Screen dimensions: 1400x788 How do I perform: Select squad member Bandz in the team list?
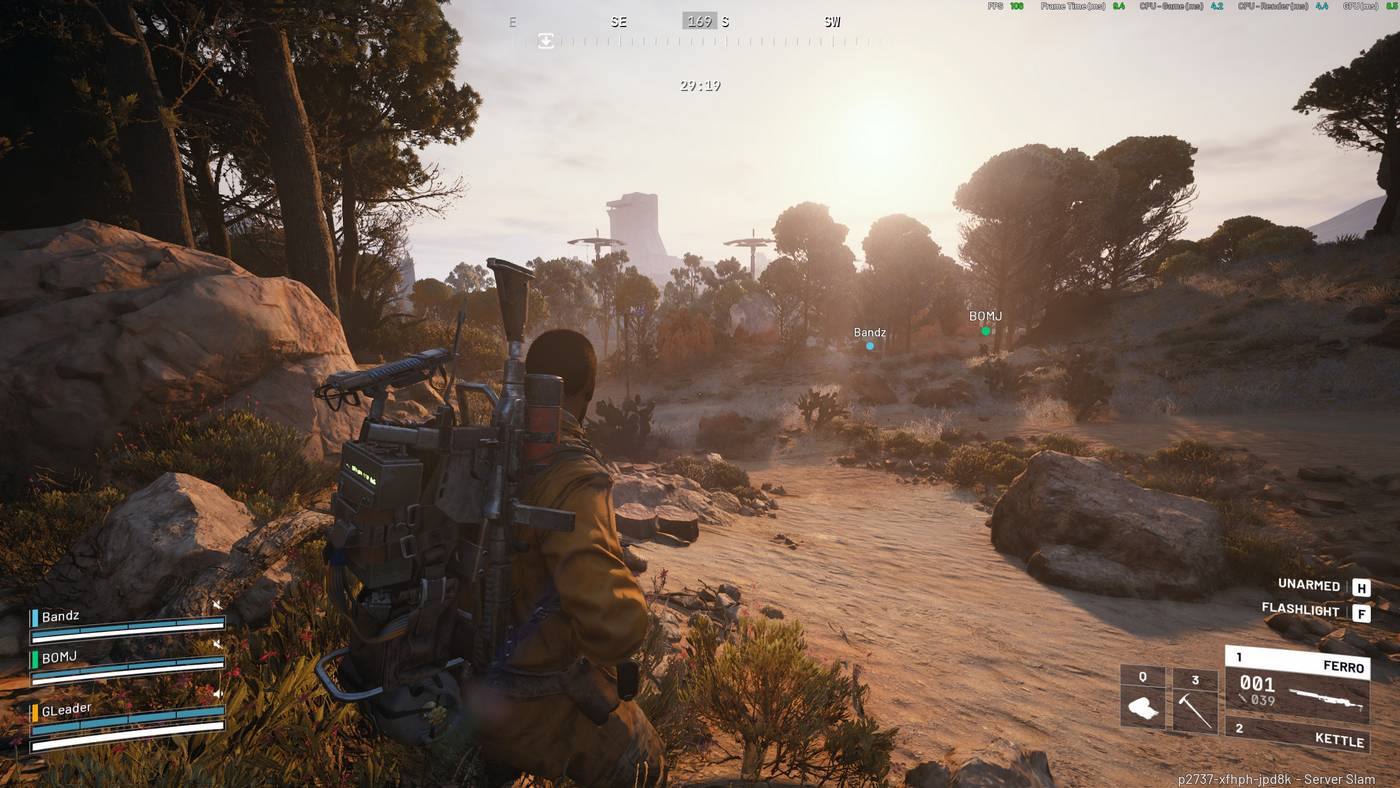click(127, 624)
